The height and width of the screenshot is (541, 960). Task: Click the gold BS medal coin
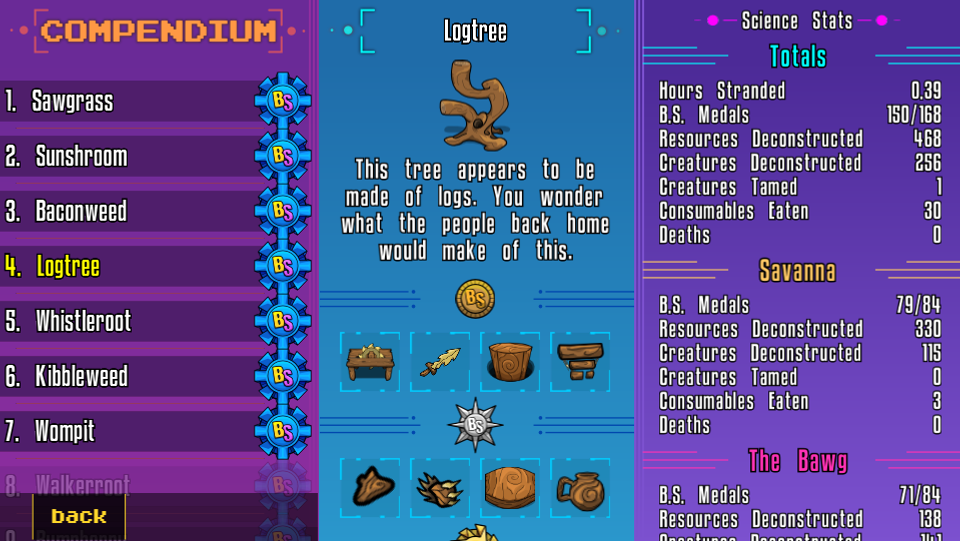pos(475,297)
